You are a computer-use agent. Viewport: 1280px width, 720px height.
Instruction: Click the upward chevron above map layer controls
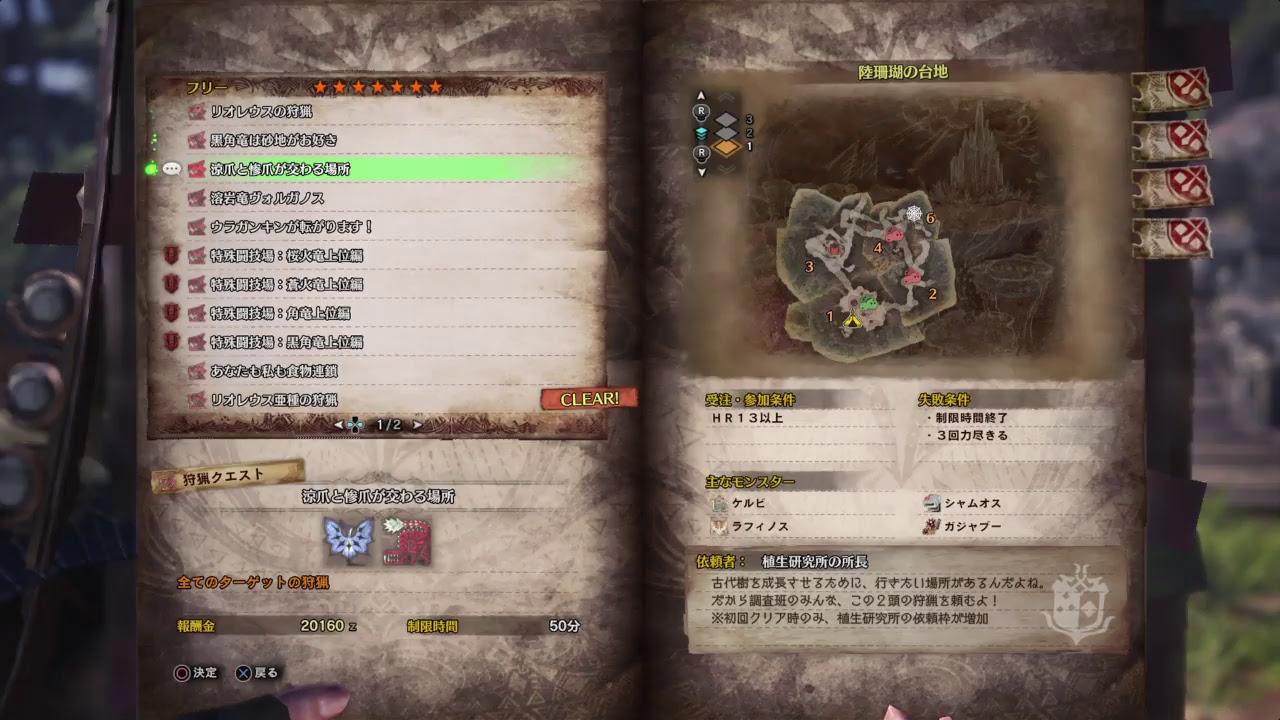[725, 96]
